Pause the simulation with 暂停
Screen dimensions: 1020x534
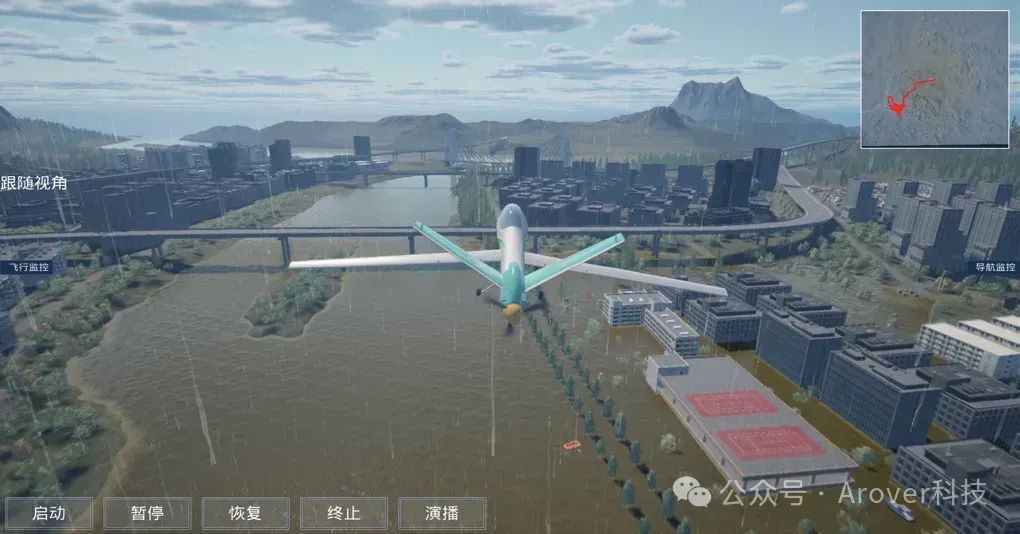147,513
